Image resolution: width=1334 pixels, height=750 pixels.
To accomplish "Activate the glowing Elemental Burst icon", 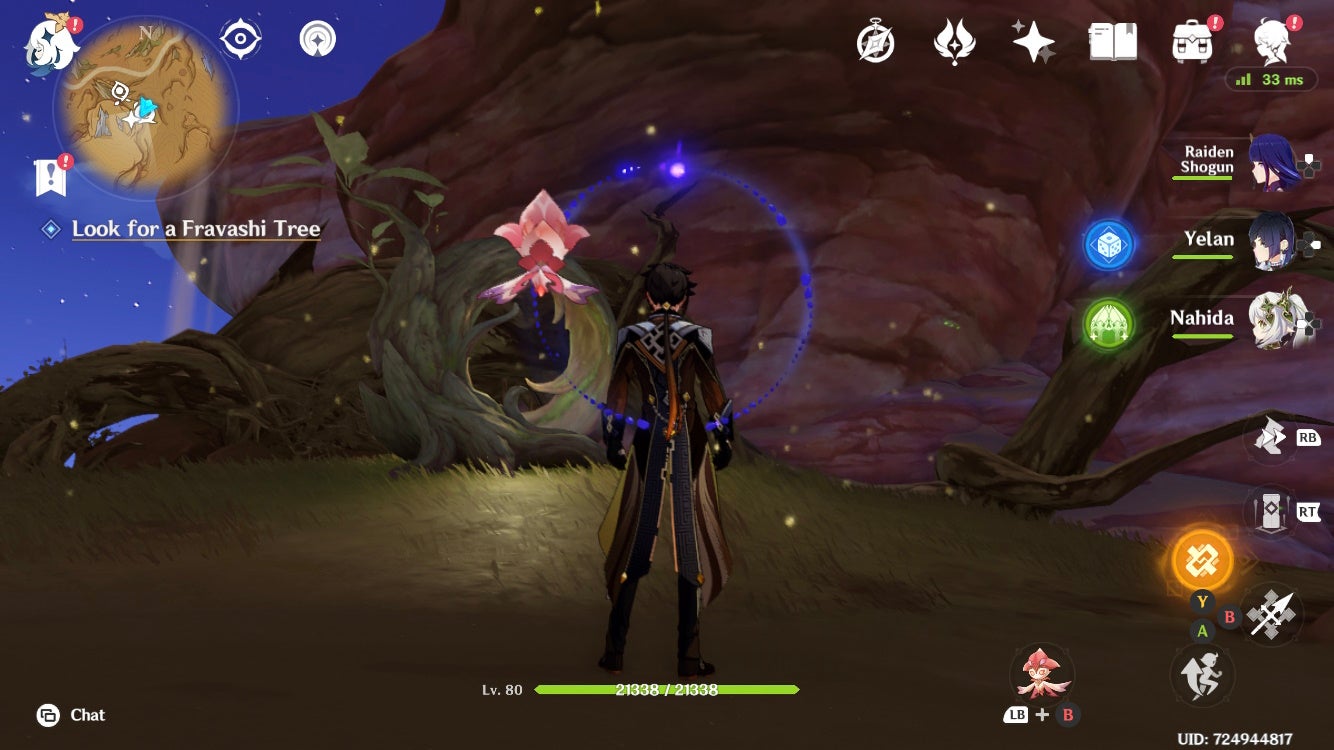I will pyautogui.click(x=1201, y=561).
